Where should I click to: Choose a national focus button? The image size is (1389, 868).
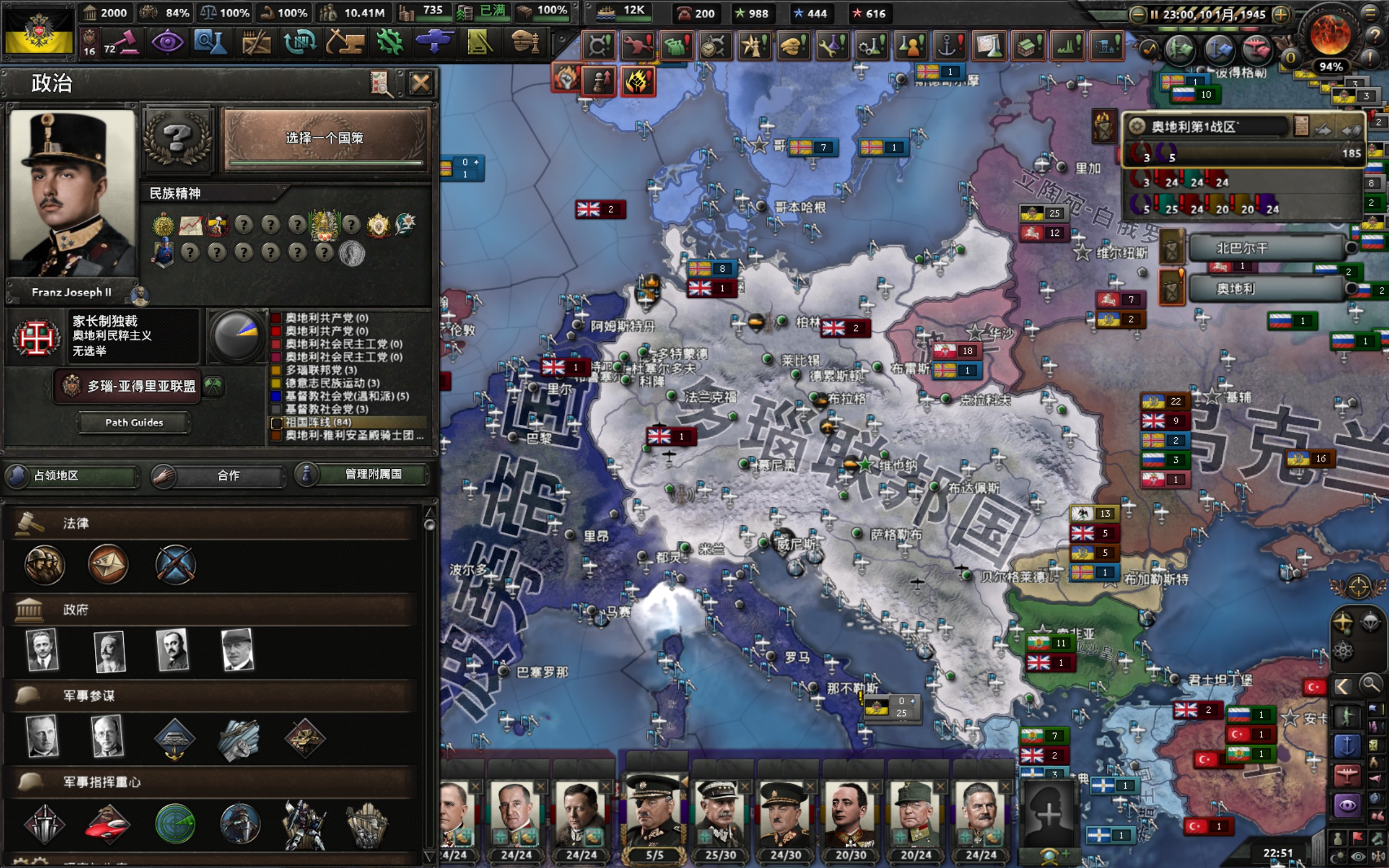click(x=326, y=138)
